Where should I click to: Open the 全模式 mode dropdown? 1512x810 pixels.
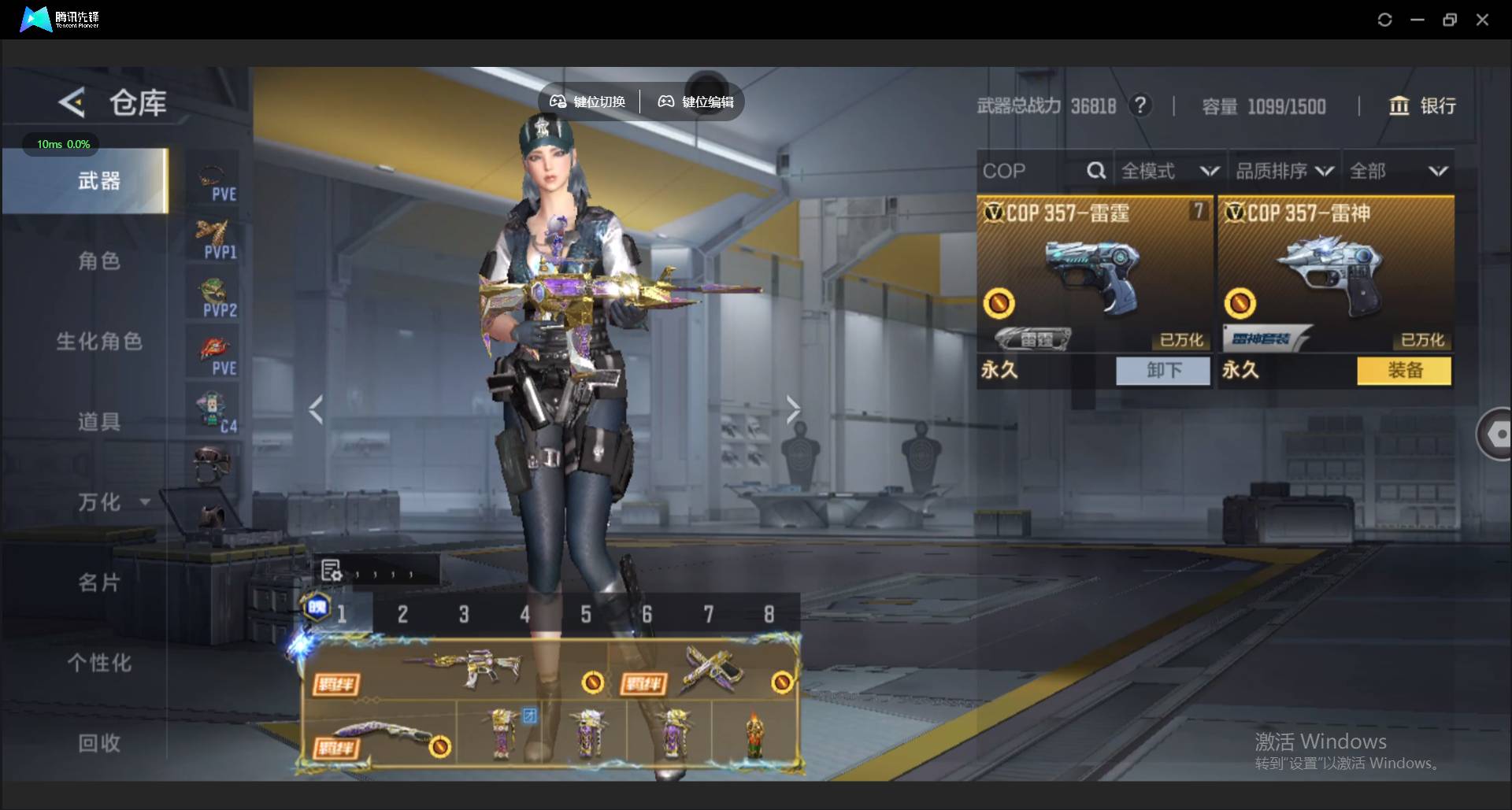tap(1169, 171)
